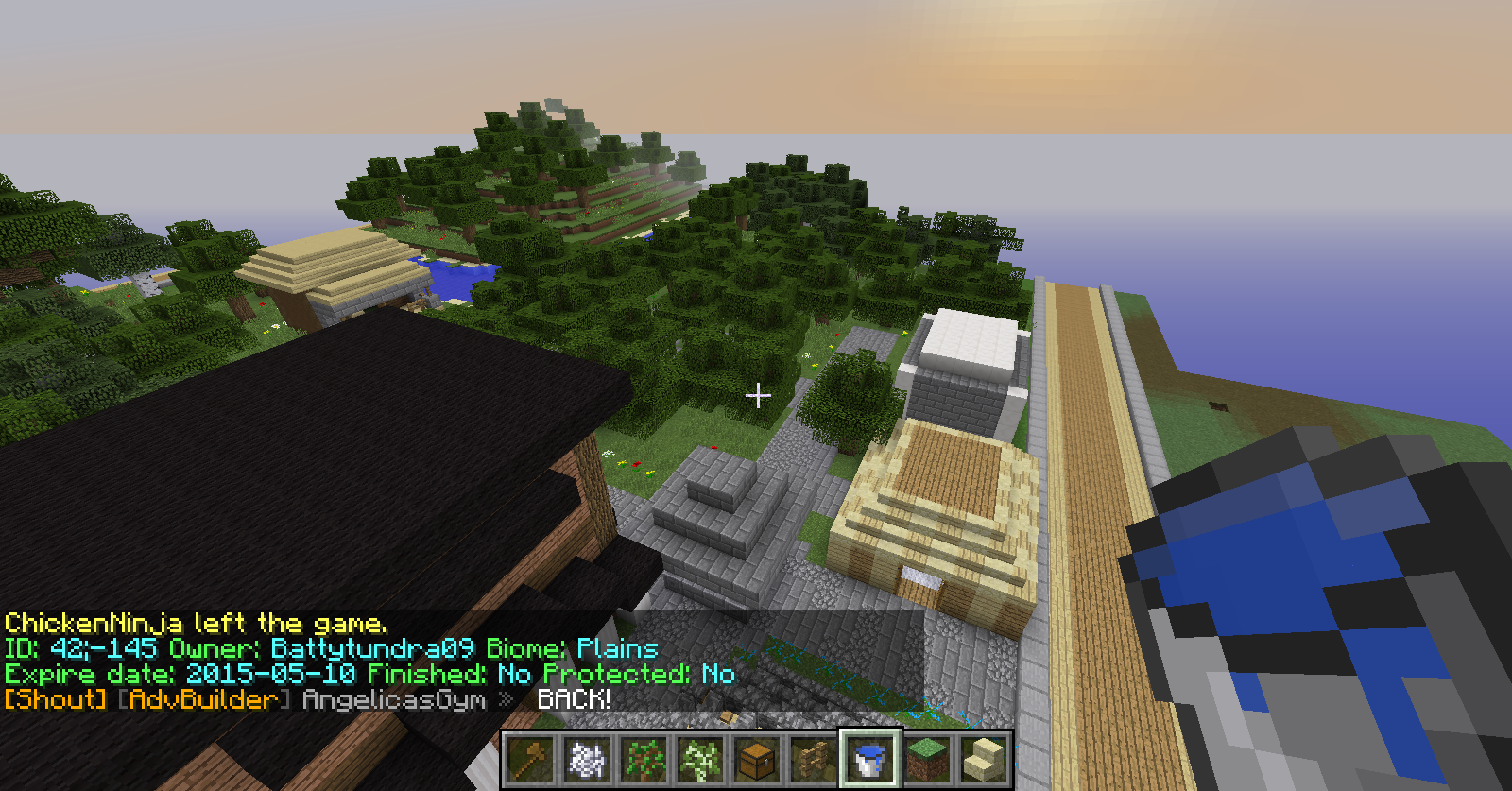Select the wooden axe hotbar slot
1512x791 pixels.
[530, 759]
